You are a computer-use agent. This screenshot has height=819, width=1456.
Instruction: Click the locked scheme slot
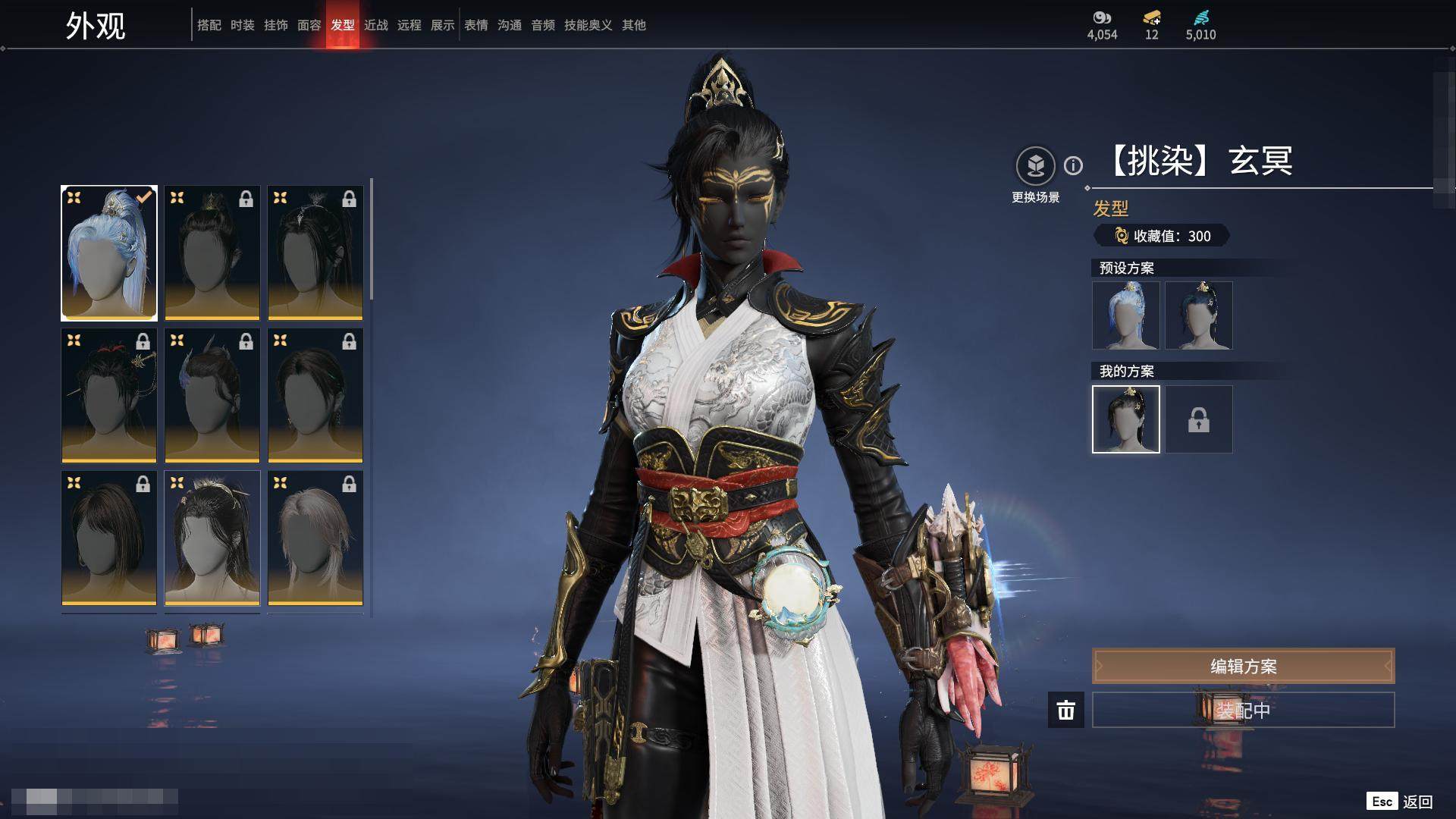point(1198,419)
